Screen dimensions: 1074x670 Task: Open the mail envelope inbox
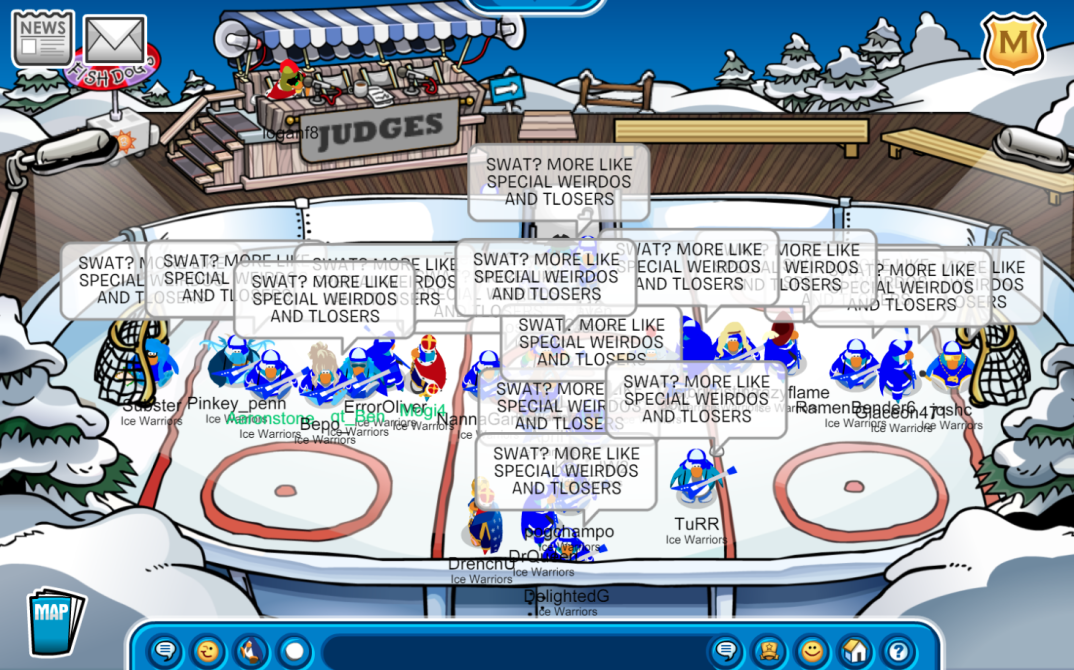[114, 40]
